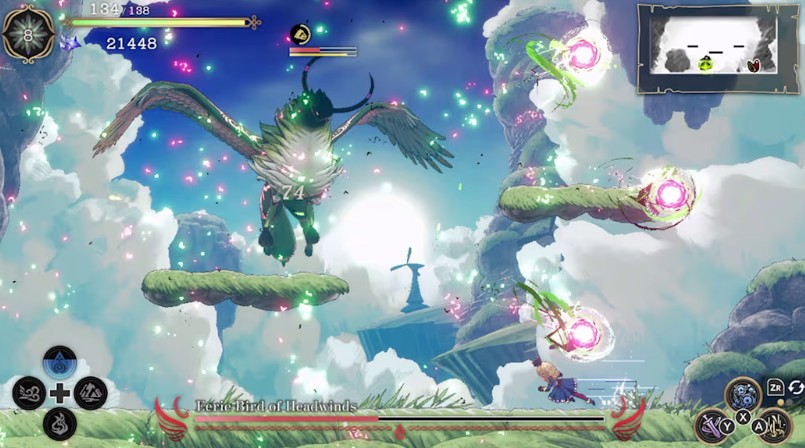Click the skill set swap arrows icon

click(x=795, y=388)
